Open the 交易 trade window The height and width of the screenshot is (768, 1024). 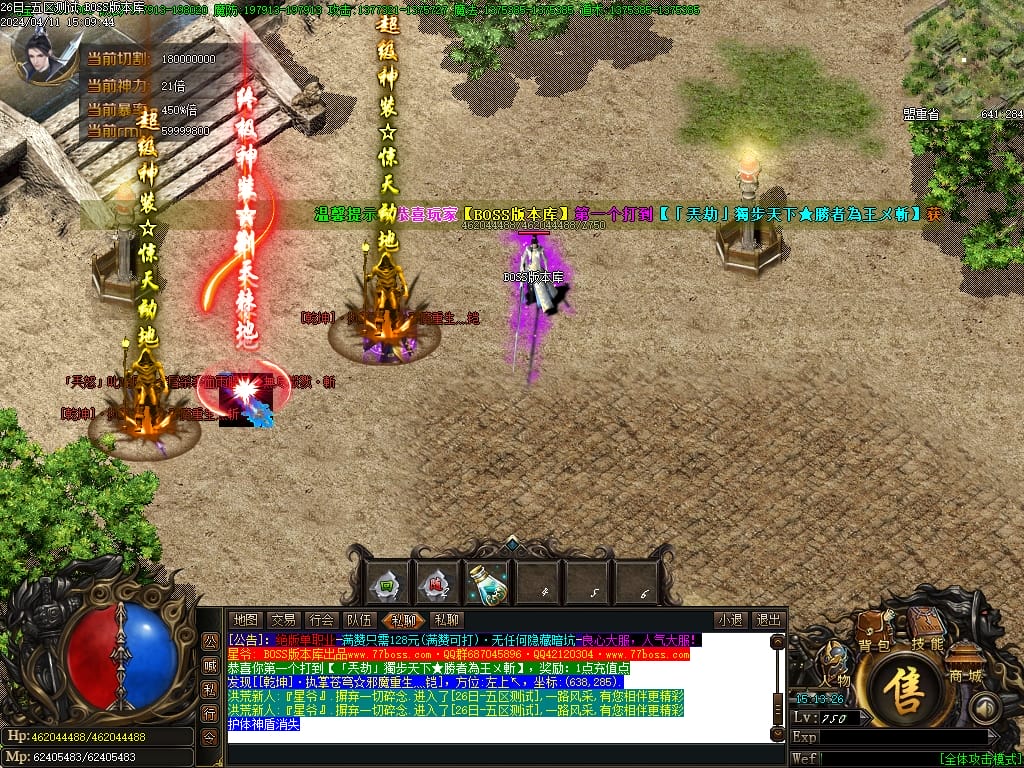[284, 620]
